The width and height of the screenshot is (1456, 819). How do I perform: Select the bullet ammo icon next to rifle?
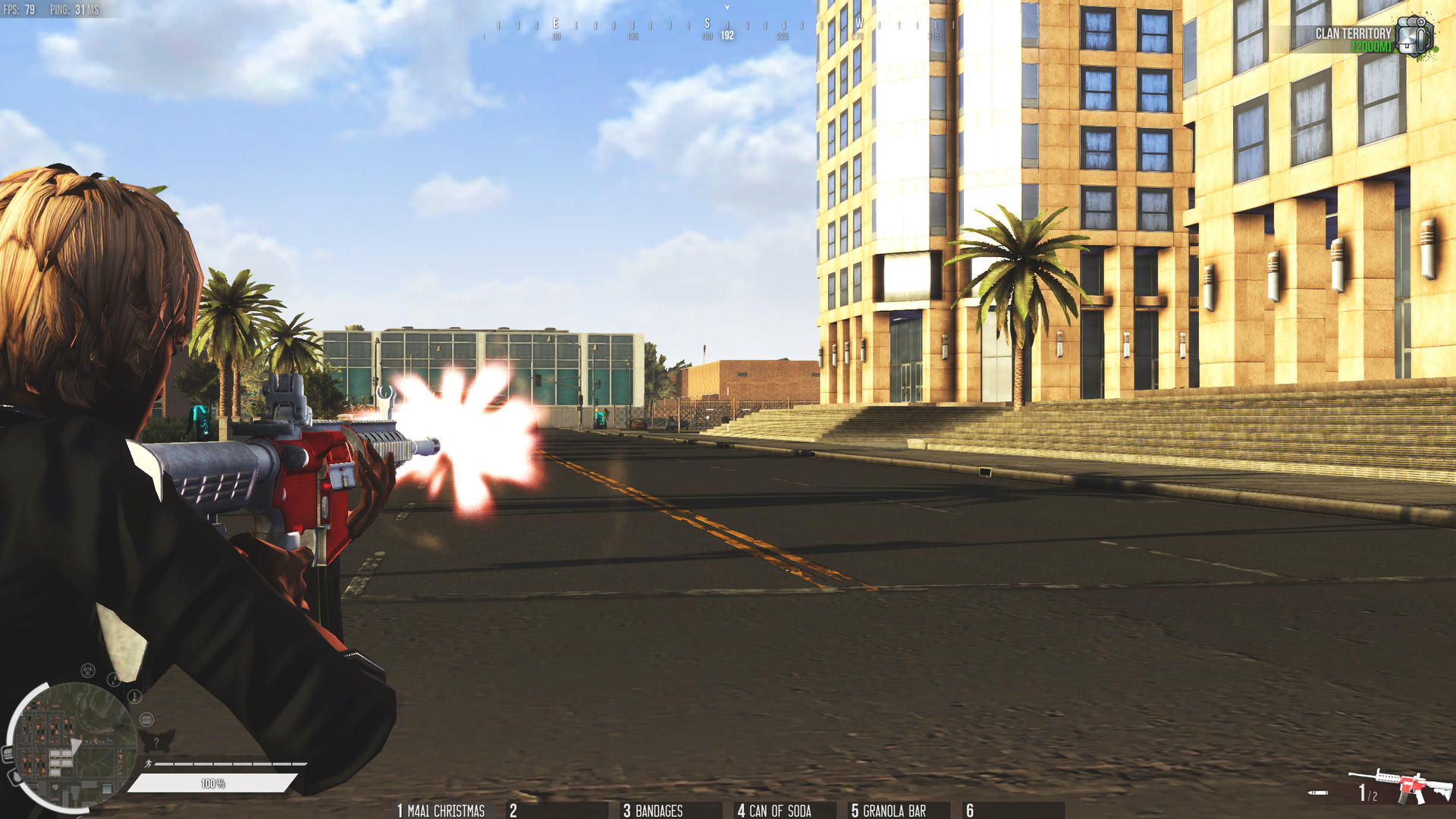tap(1316, 792)
